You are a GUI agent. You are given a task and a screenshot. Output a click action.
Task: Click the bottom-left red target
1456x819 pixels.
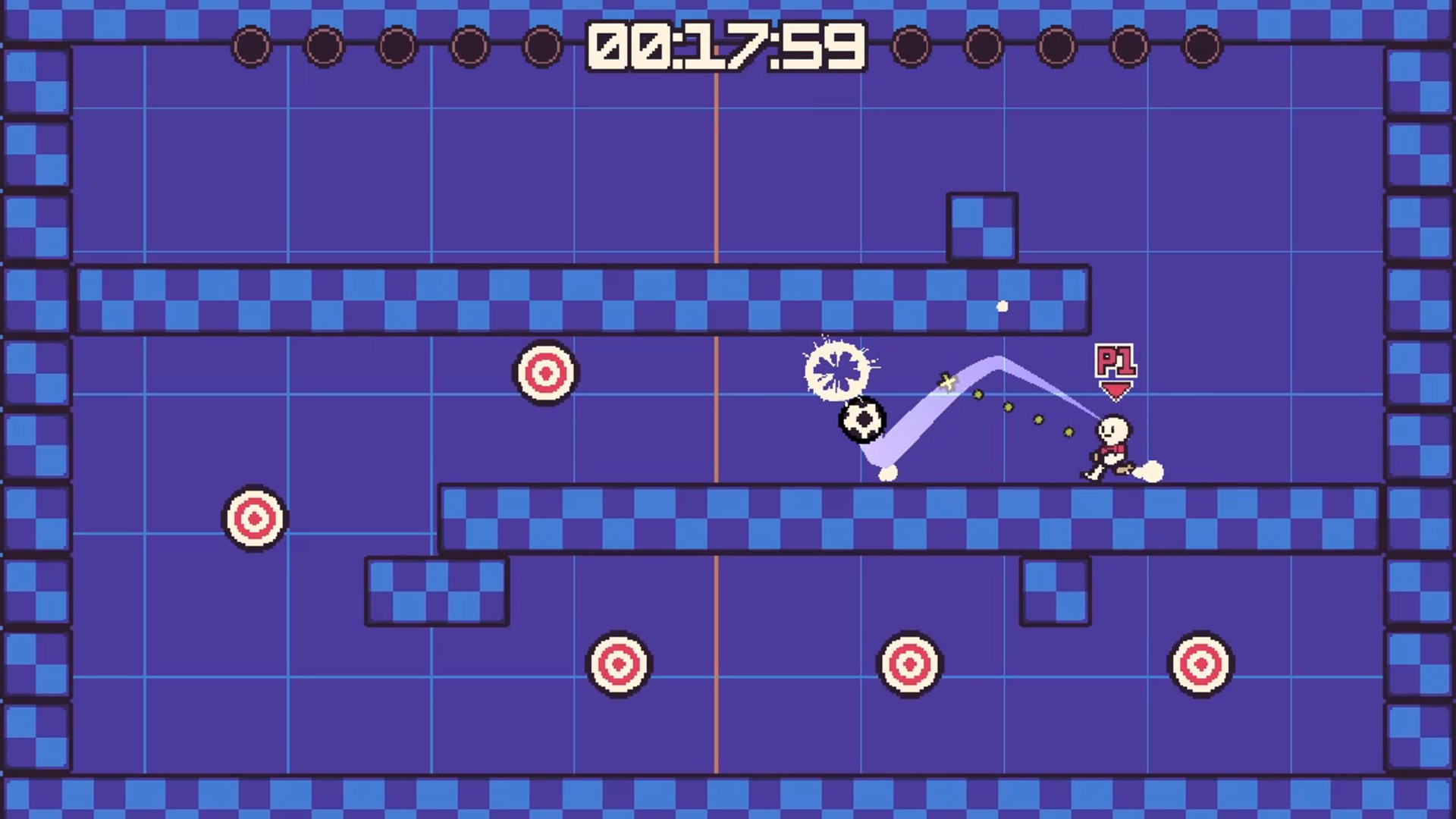(x=619, y=665)
